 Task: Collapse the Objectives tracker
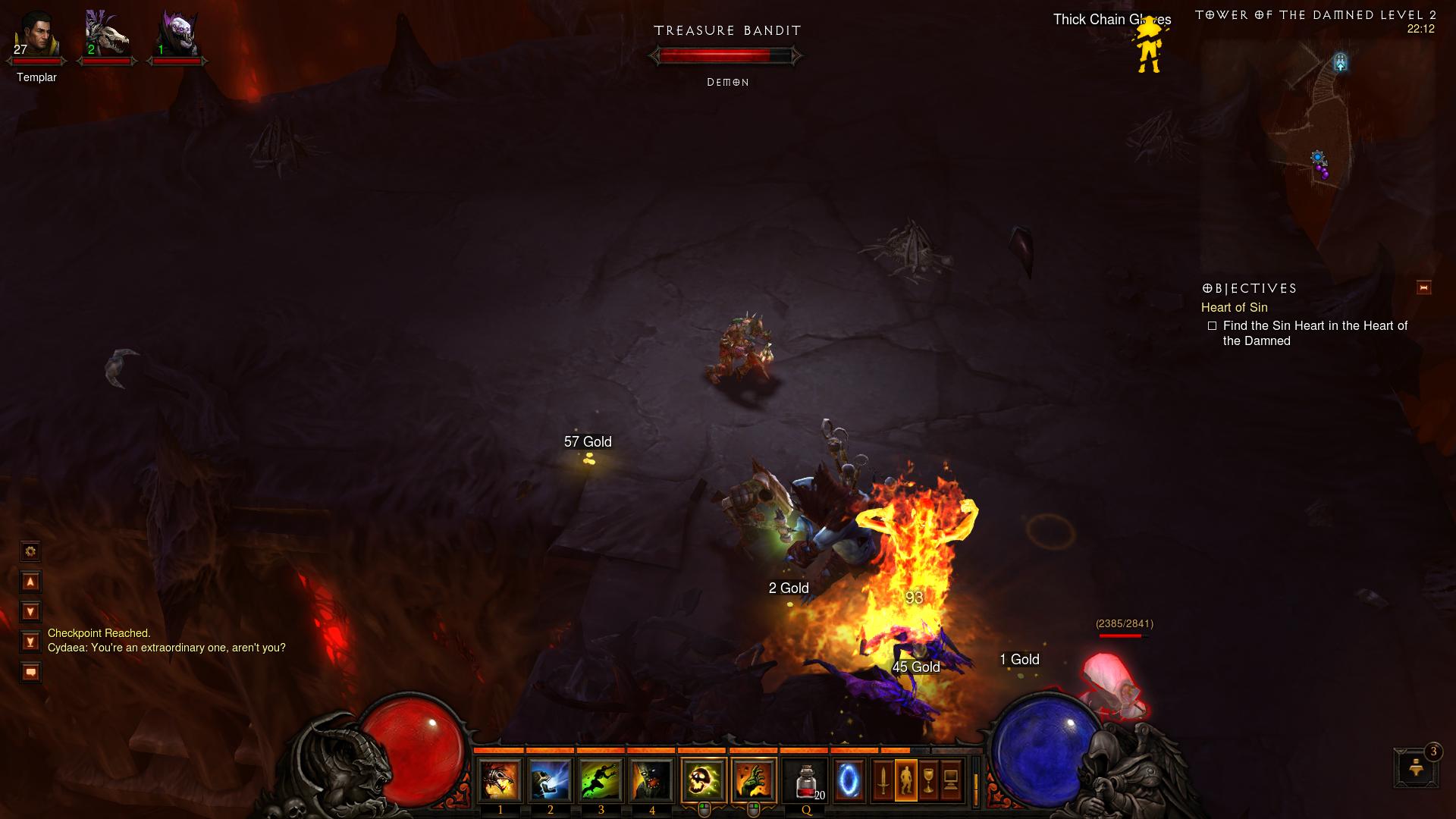point(1423,287)
